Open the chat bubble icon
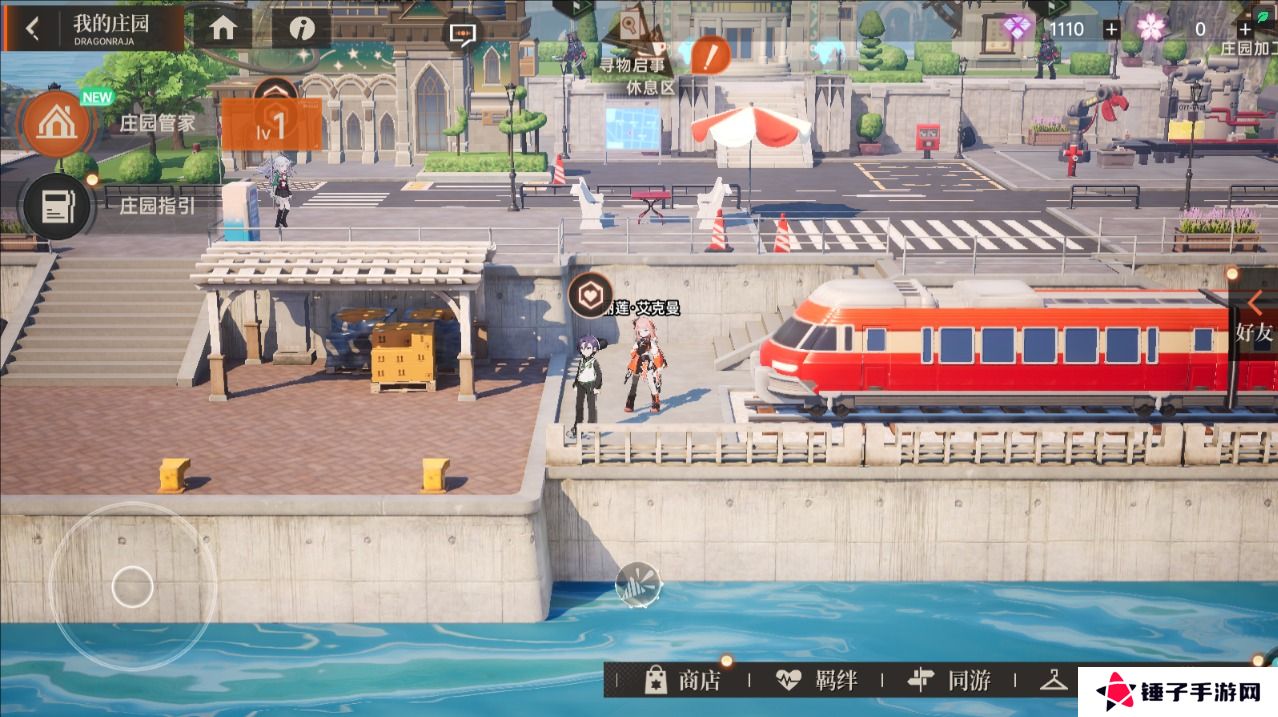The image size is (1278, 717). pyautogui.click(x=462, y=32)
